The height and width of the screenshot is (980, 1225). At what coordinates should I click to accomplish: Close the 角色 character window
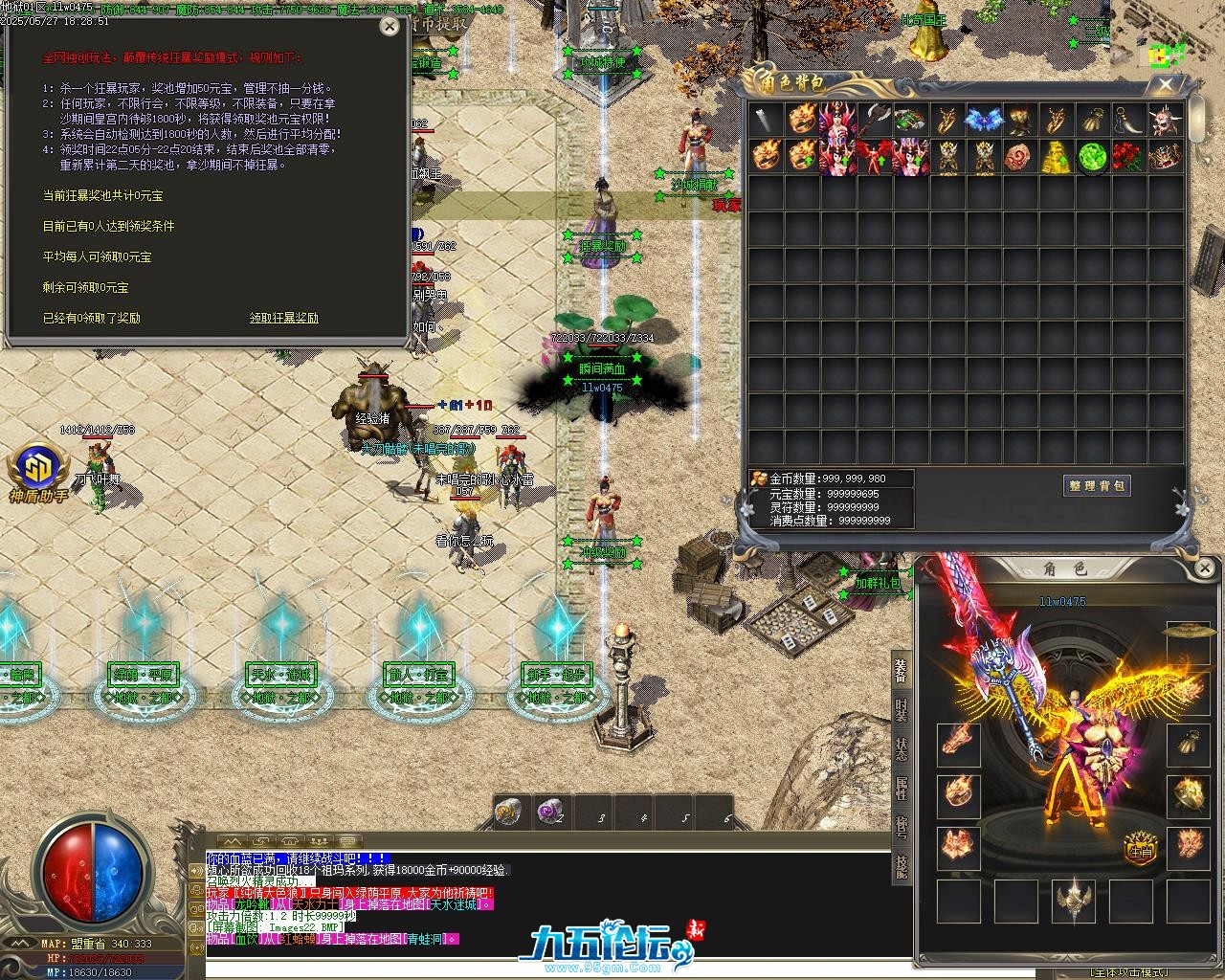click(x=1205, y=568)
